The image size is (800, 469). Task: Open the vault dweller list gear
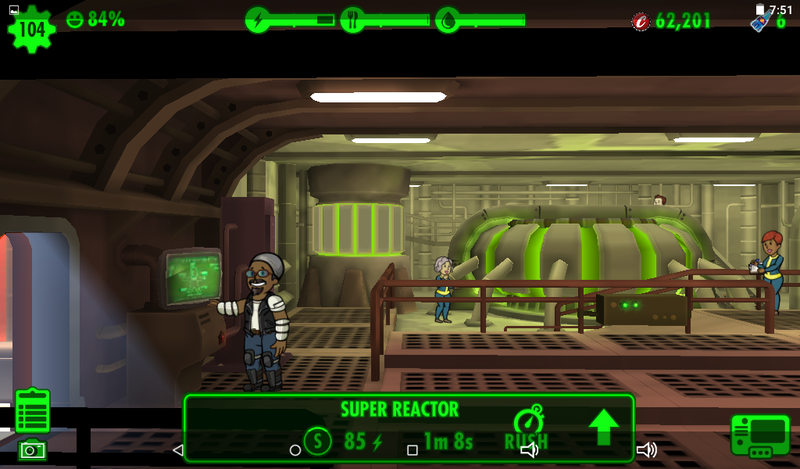pyautogui.click(x=29, y=27)
